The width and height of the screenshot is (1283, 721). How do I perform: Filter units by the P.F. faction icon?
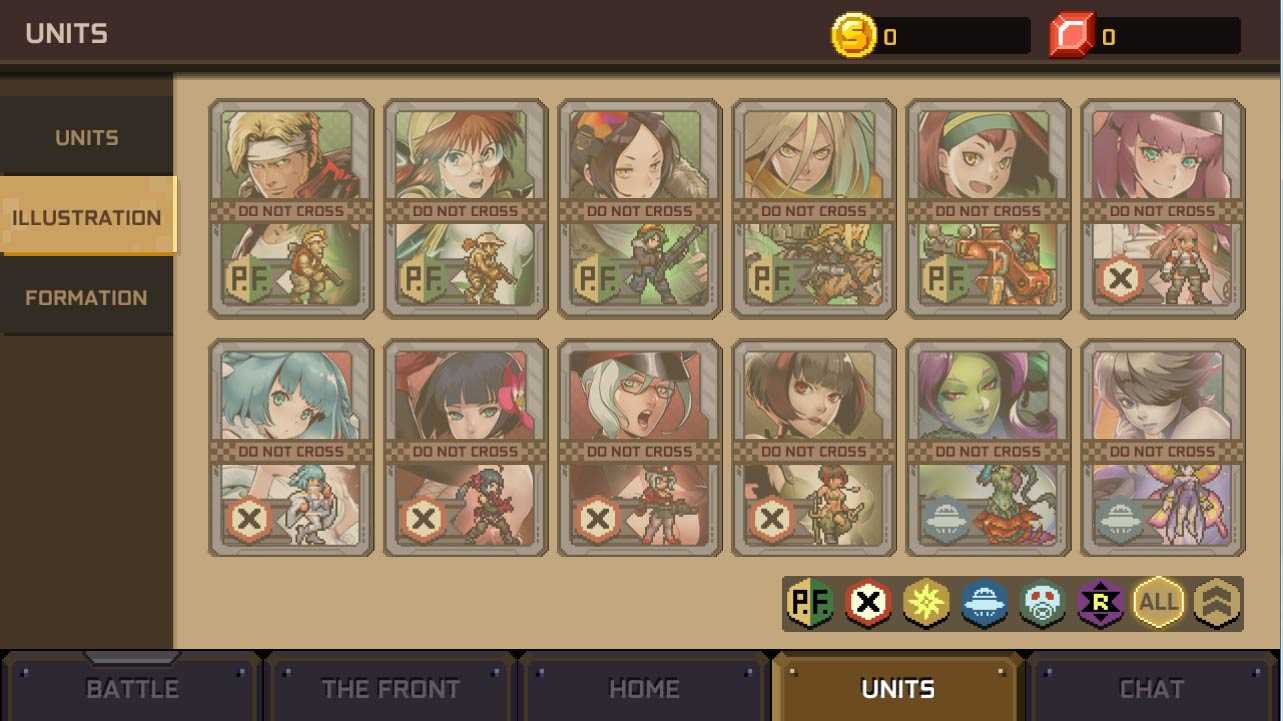coord(810,604)
